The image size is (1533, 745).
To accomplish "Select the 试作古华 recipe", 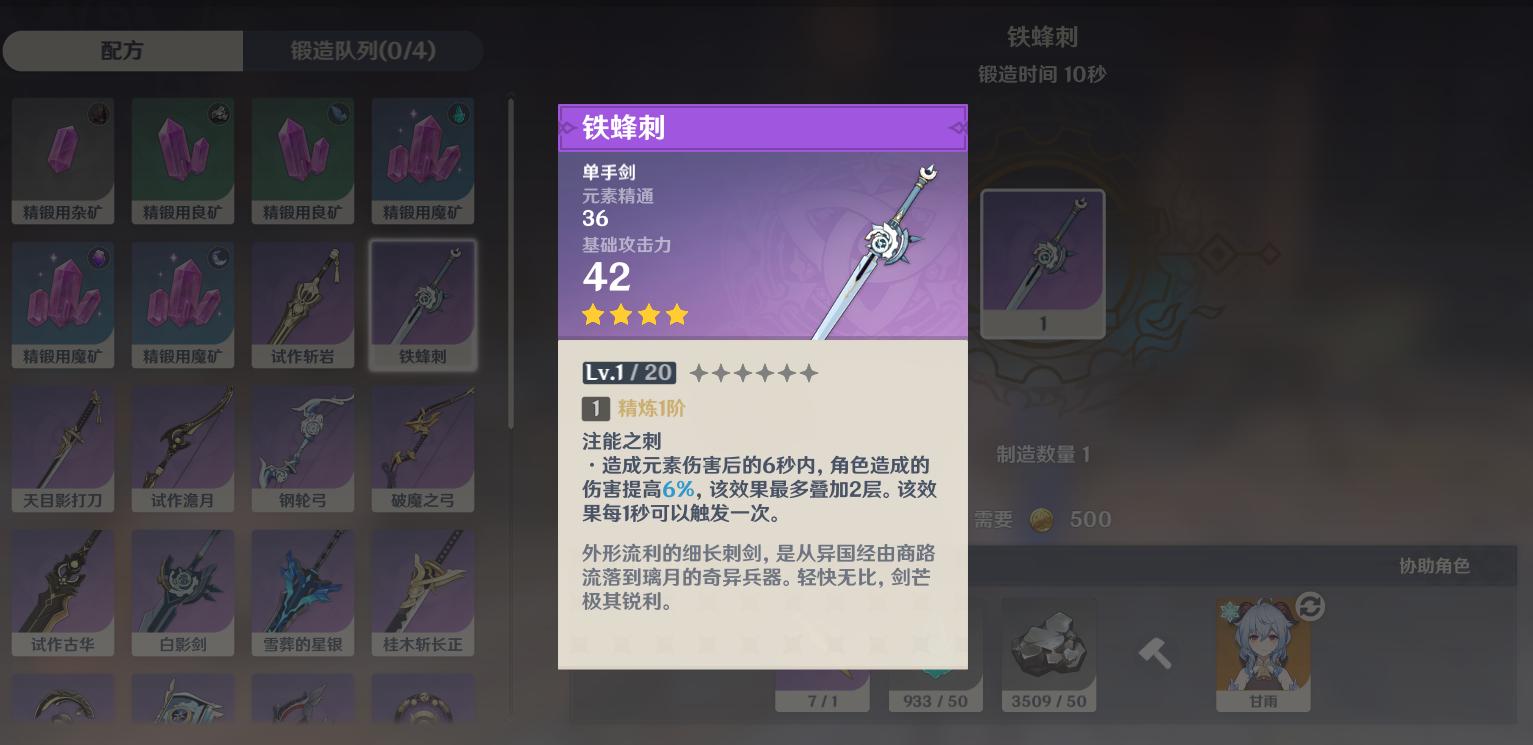I will [63, 590].
